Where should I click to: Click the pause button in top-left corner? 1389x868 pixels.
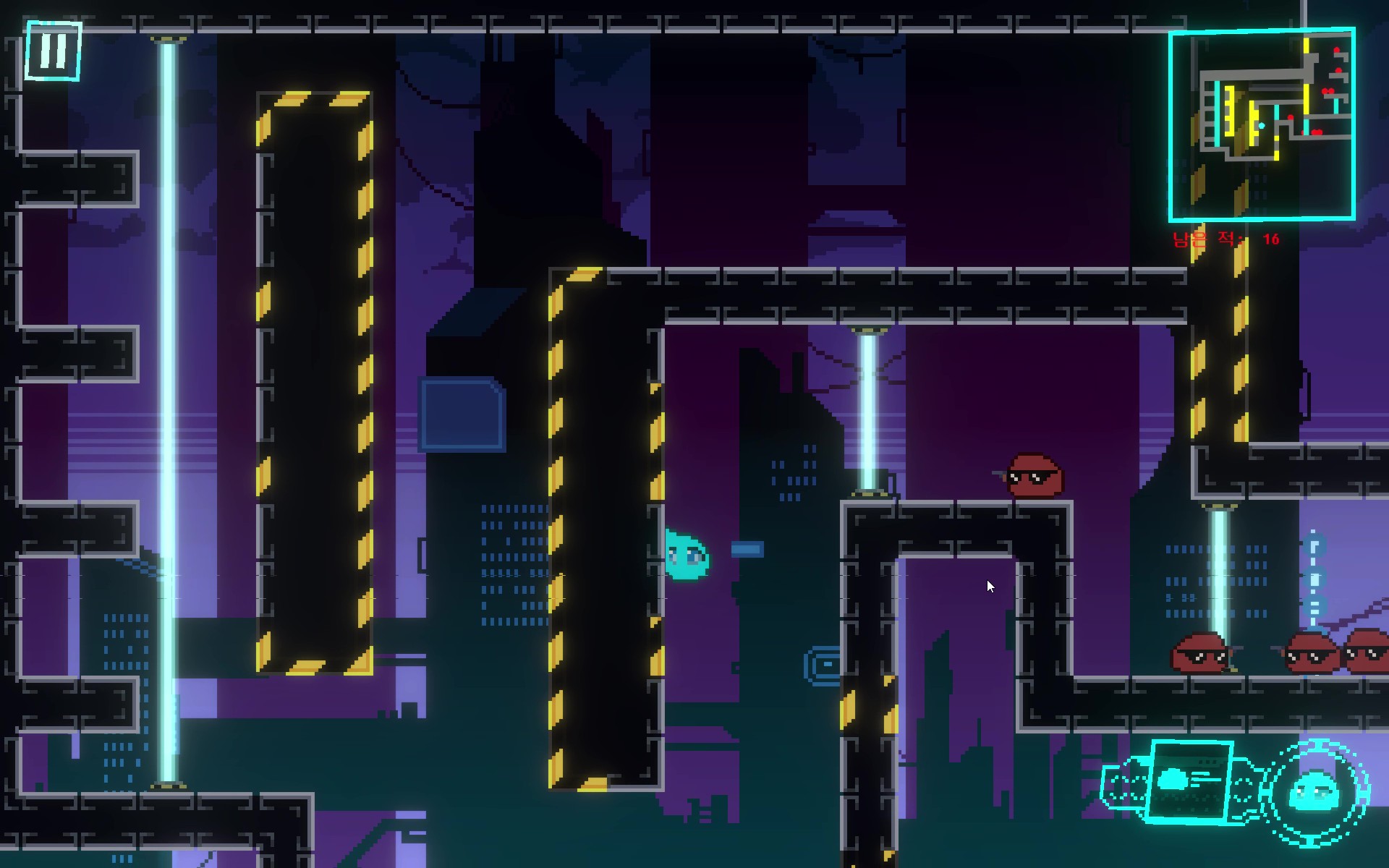coord(52,51)
